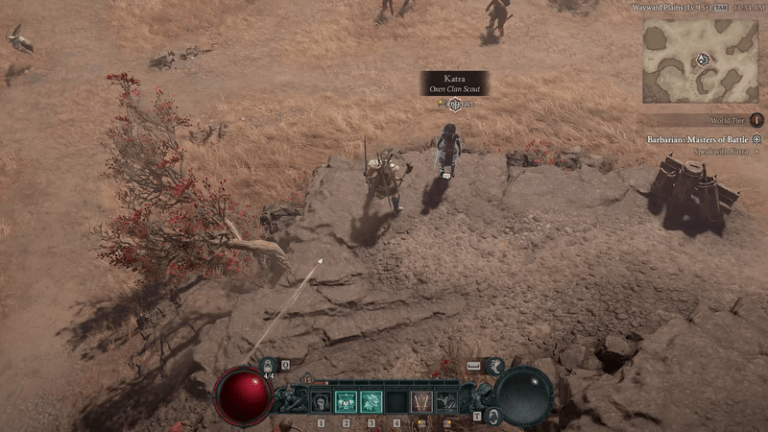
Task: Click the mount horse icon above the fury orb
Action: click(x=495, y=366)
